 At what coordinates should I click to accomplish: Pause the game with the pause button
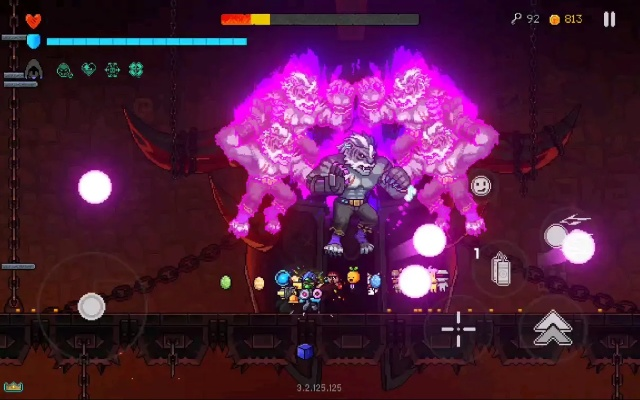609,19
